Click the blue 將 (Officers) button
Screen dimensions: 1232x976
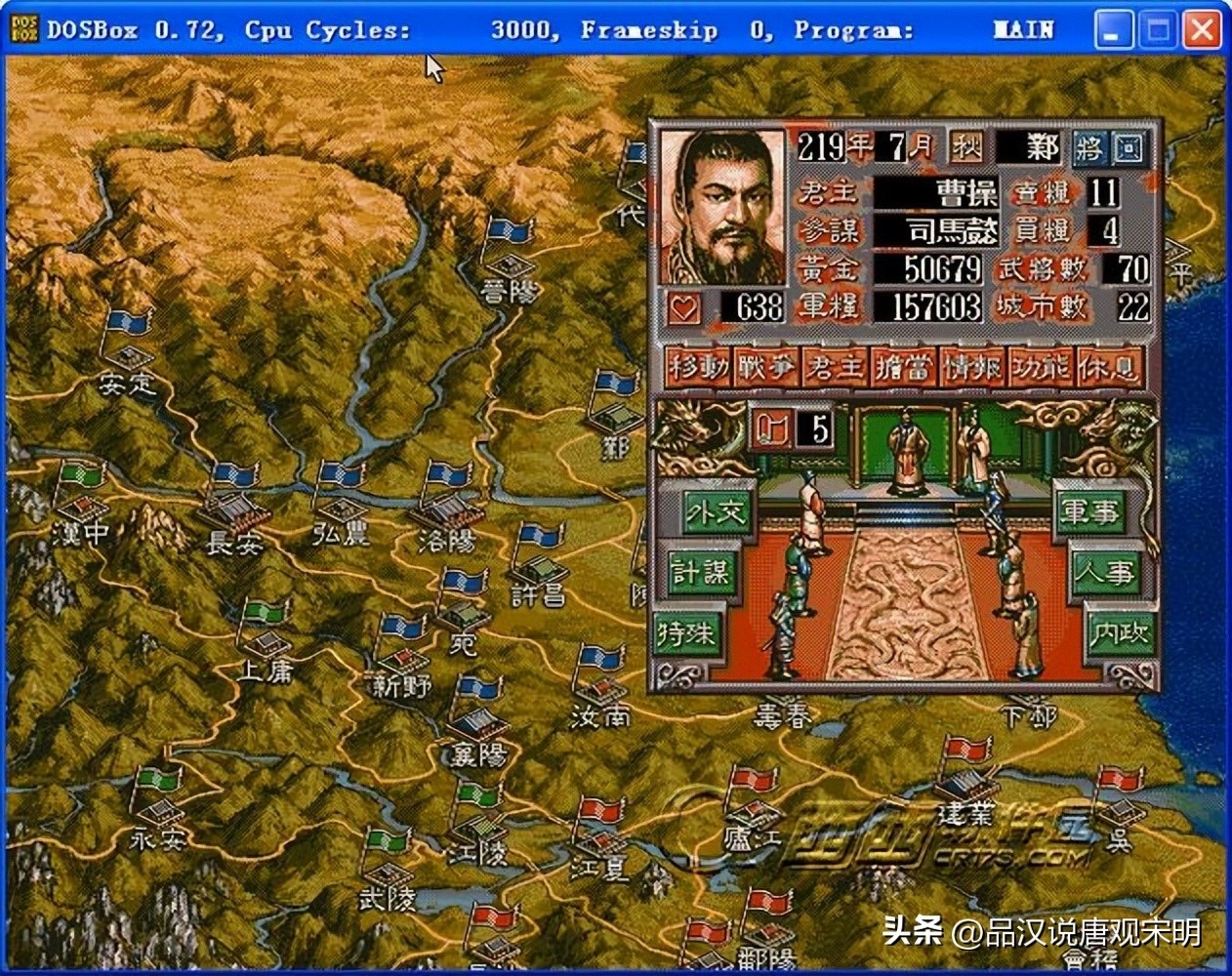pyautogui.click(x=1088, y=149)
